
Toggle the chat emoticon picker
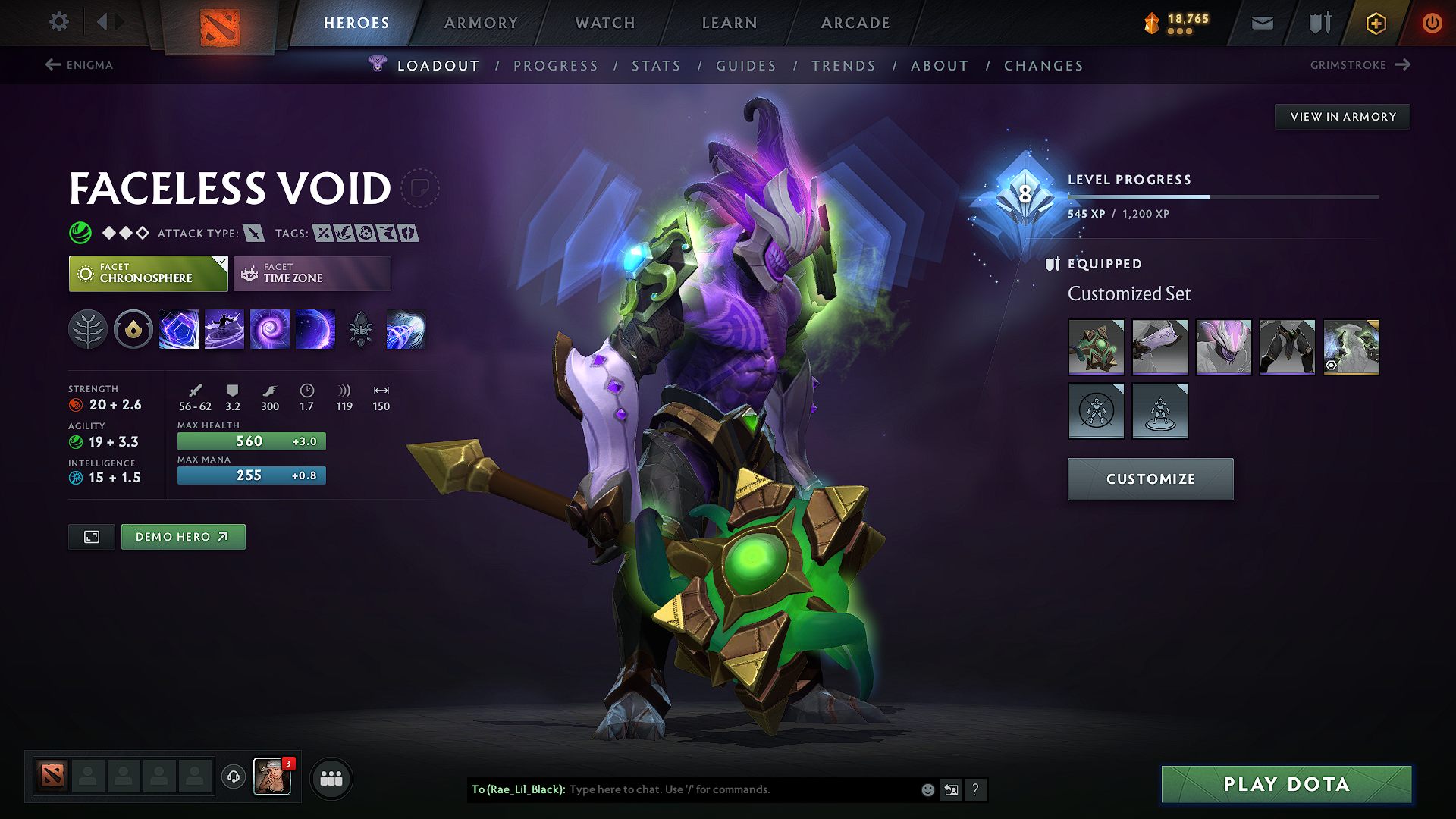tap(927, 789)
